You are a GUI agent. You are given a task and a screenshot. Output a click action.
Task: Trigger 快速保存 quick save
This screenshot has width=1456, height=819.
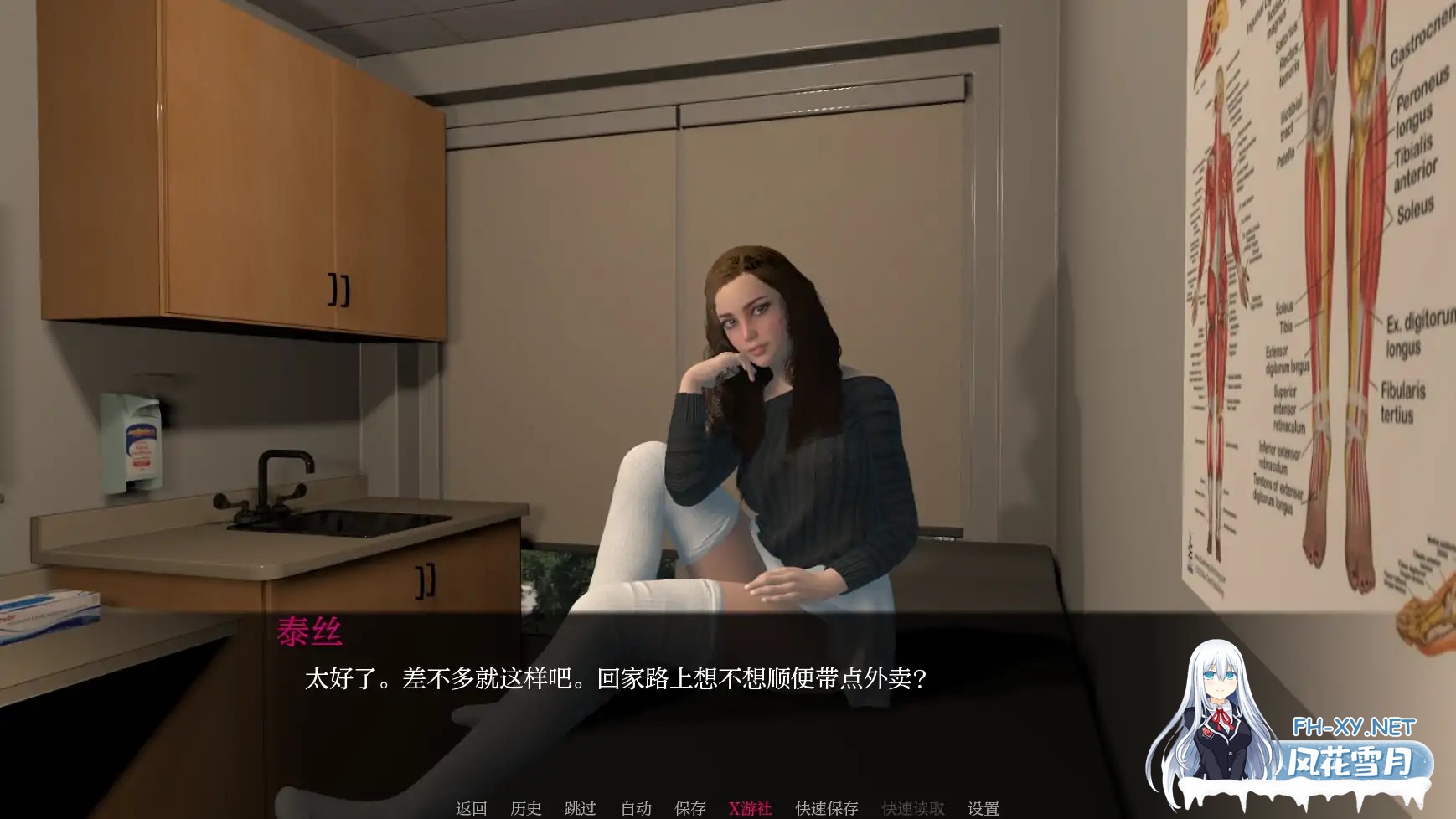(x=825, y=809)
